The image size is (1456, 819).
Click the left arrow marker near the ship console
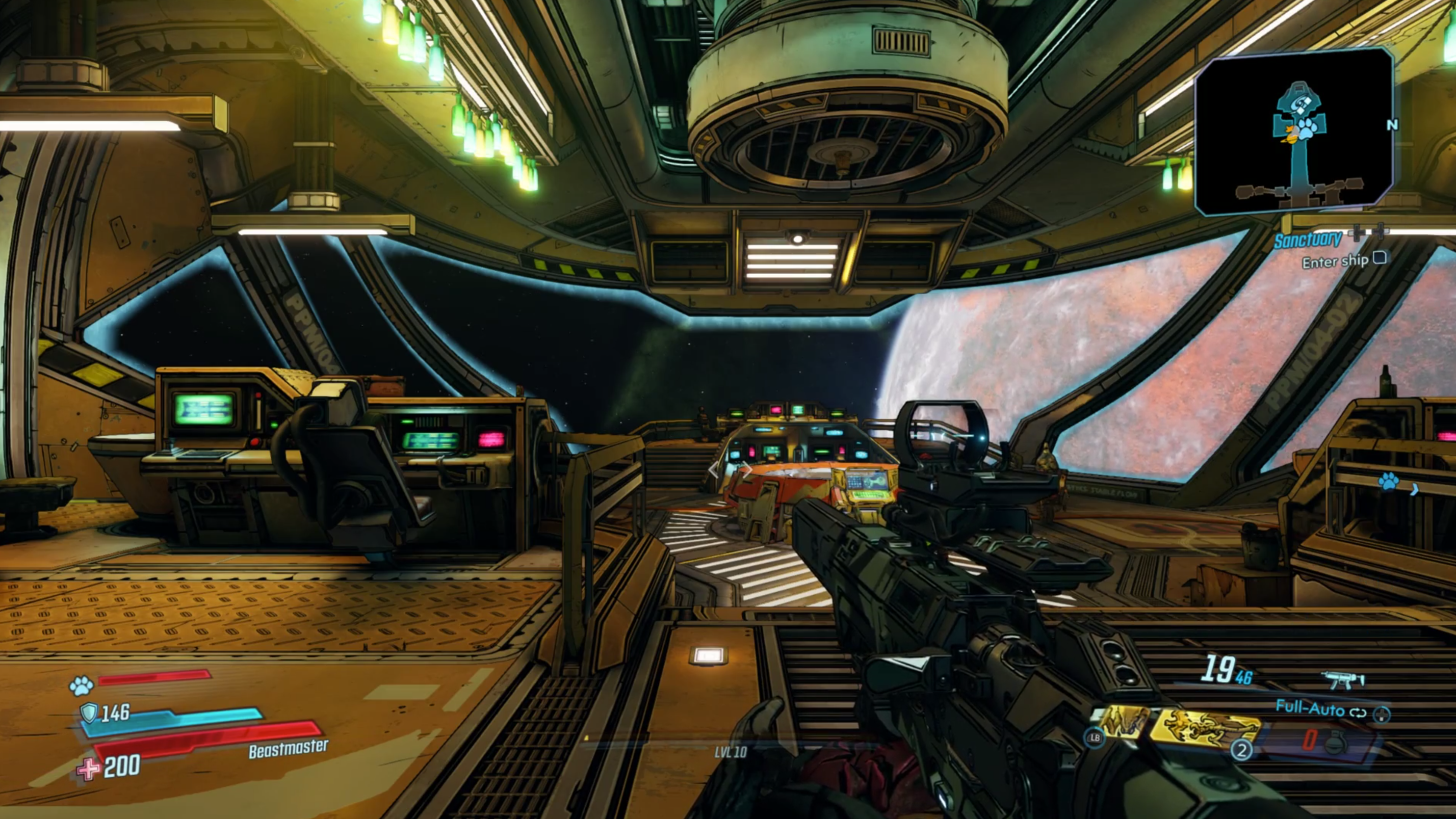pyautogui.click(x=714, y=471)
